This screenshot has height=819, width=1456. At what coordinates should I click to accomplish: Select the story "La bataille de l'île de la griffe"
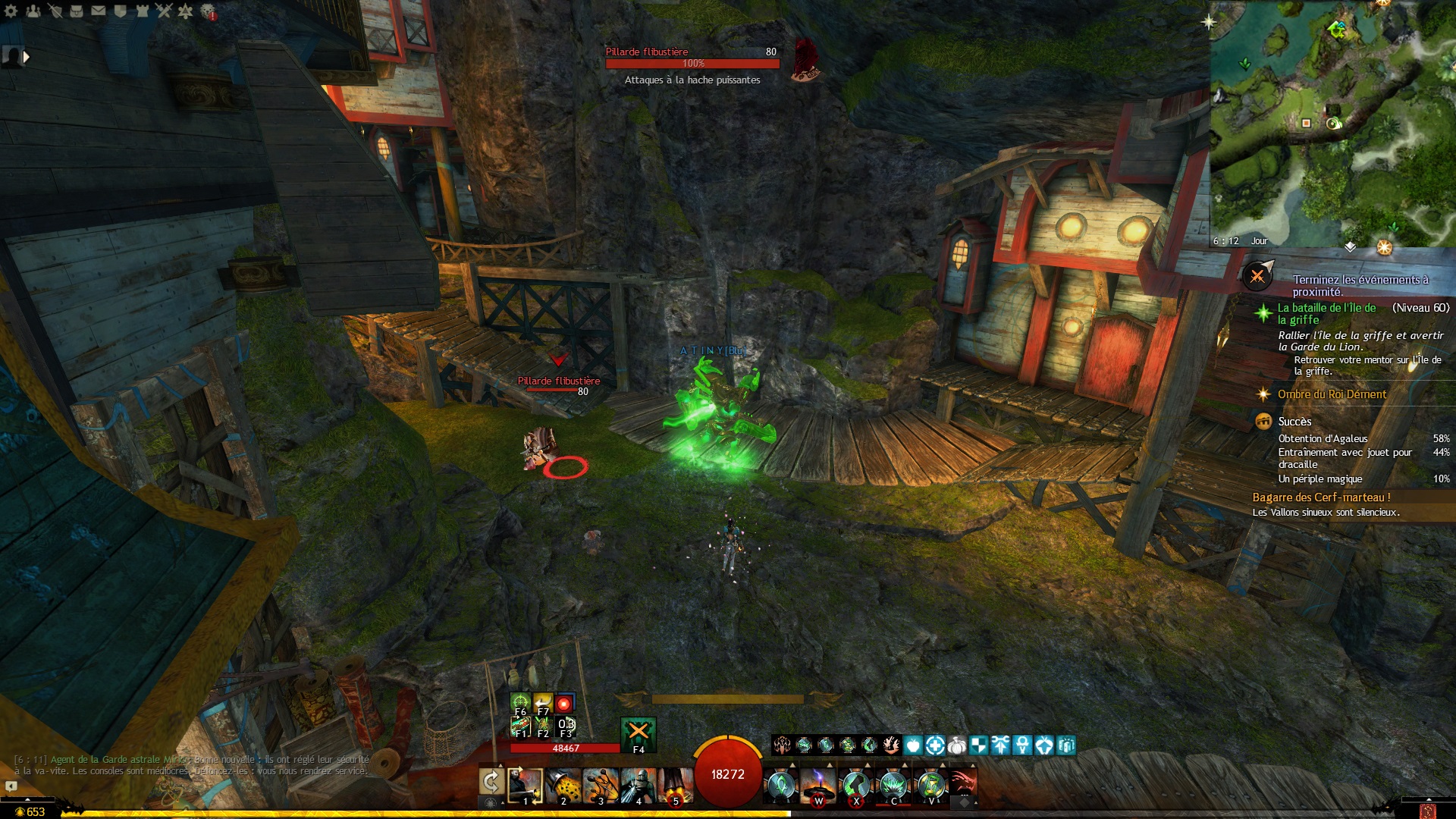point(1326,313)
